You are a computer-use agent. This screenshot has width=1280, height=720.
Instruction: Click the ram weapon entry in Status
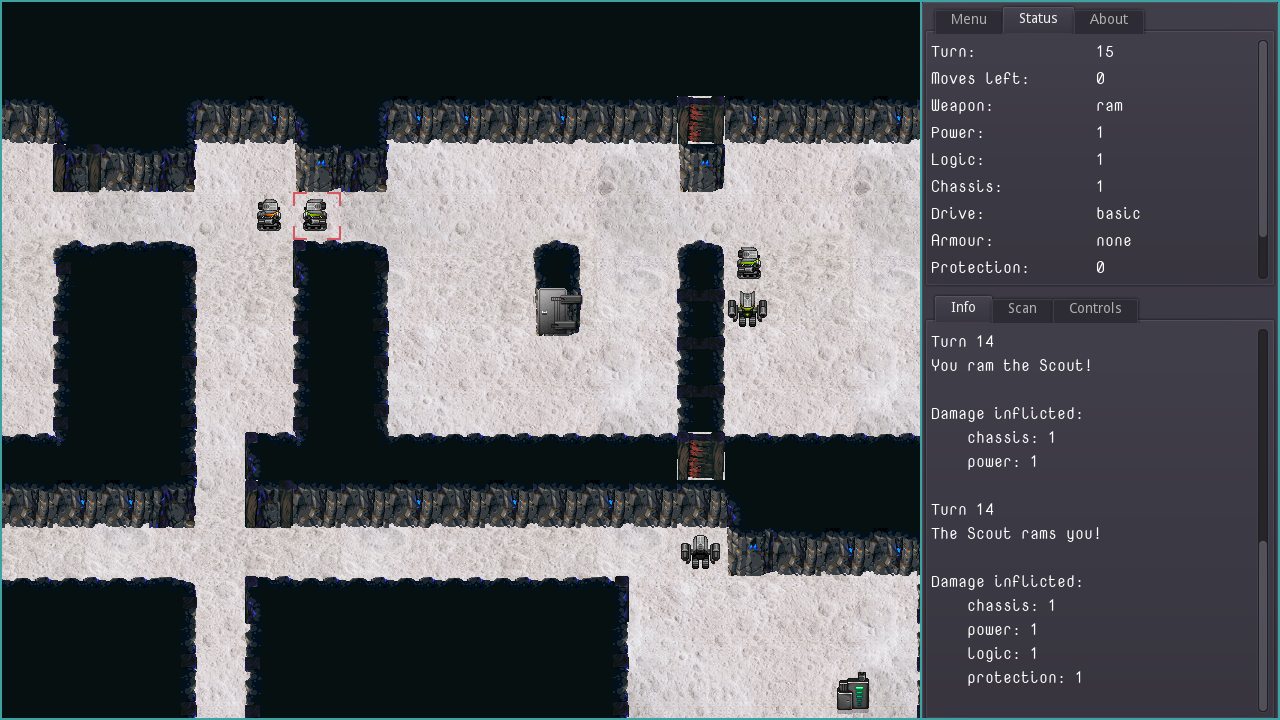pos(1110,105)
